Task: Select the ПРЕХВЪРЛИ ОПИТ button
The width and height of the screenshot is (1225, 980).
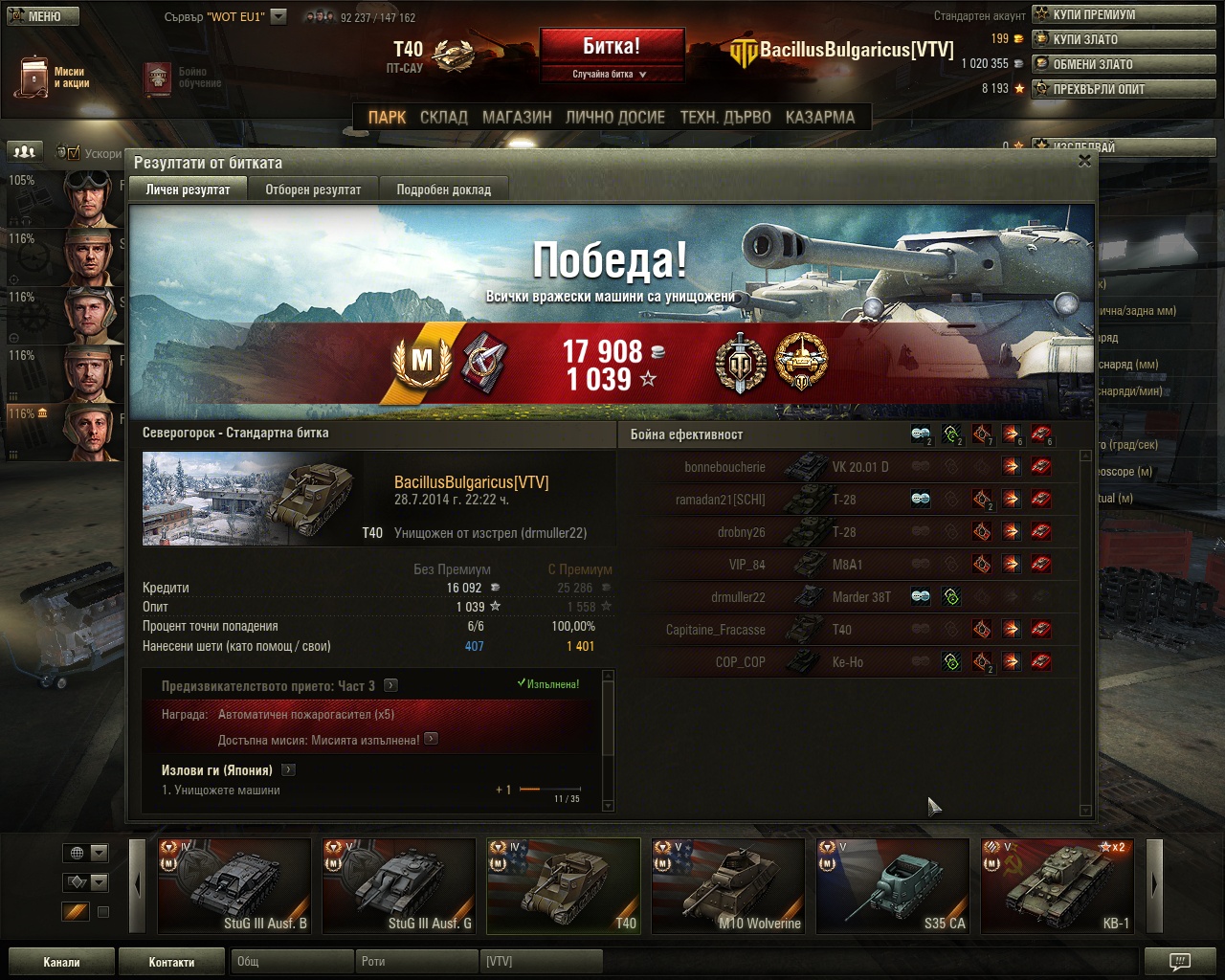Action: (x=1124, y=89)
